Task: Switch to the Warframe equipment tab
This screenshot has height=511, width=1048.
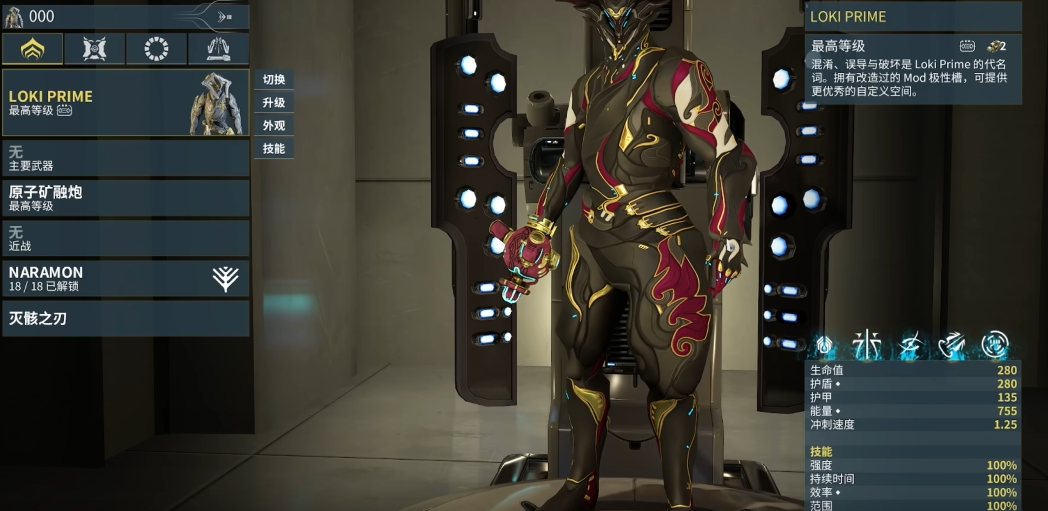Action: tap(32, 49)
